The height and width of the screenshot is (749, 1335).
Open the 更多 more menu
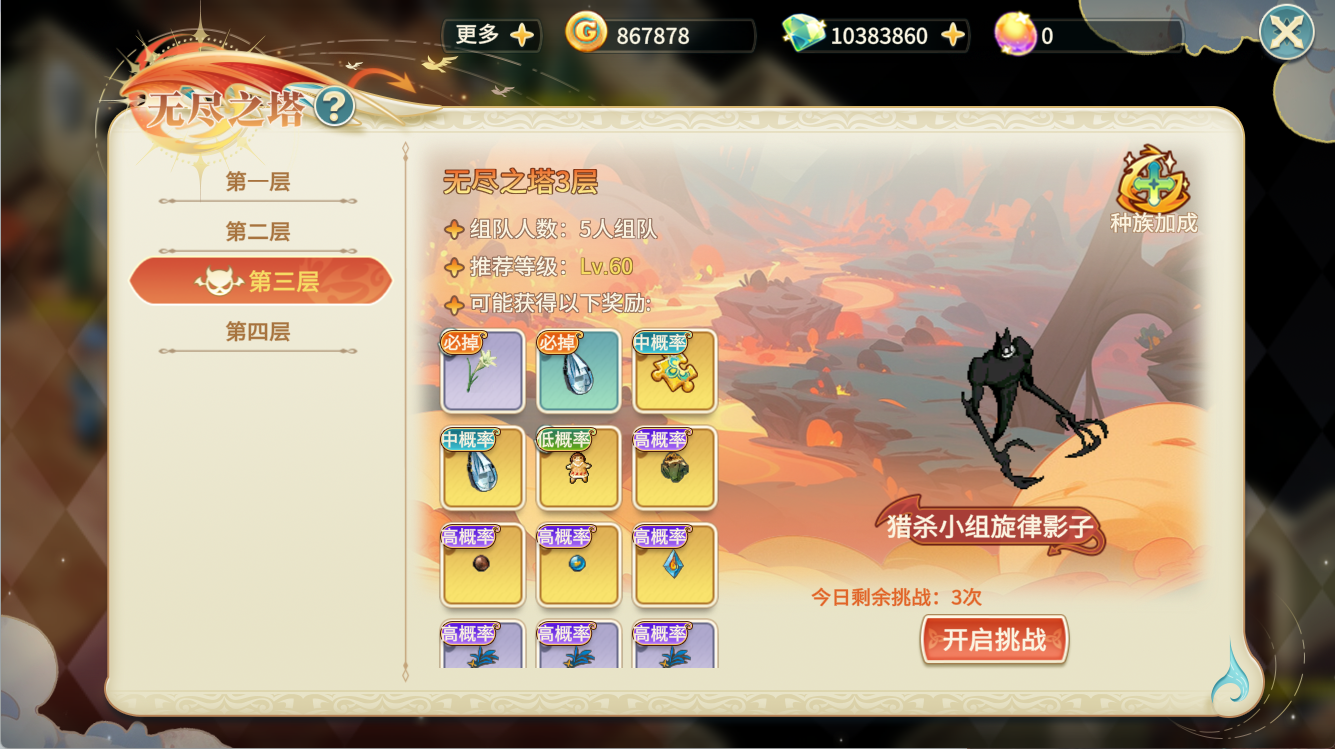click(x=493, y=35)
